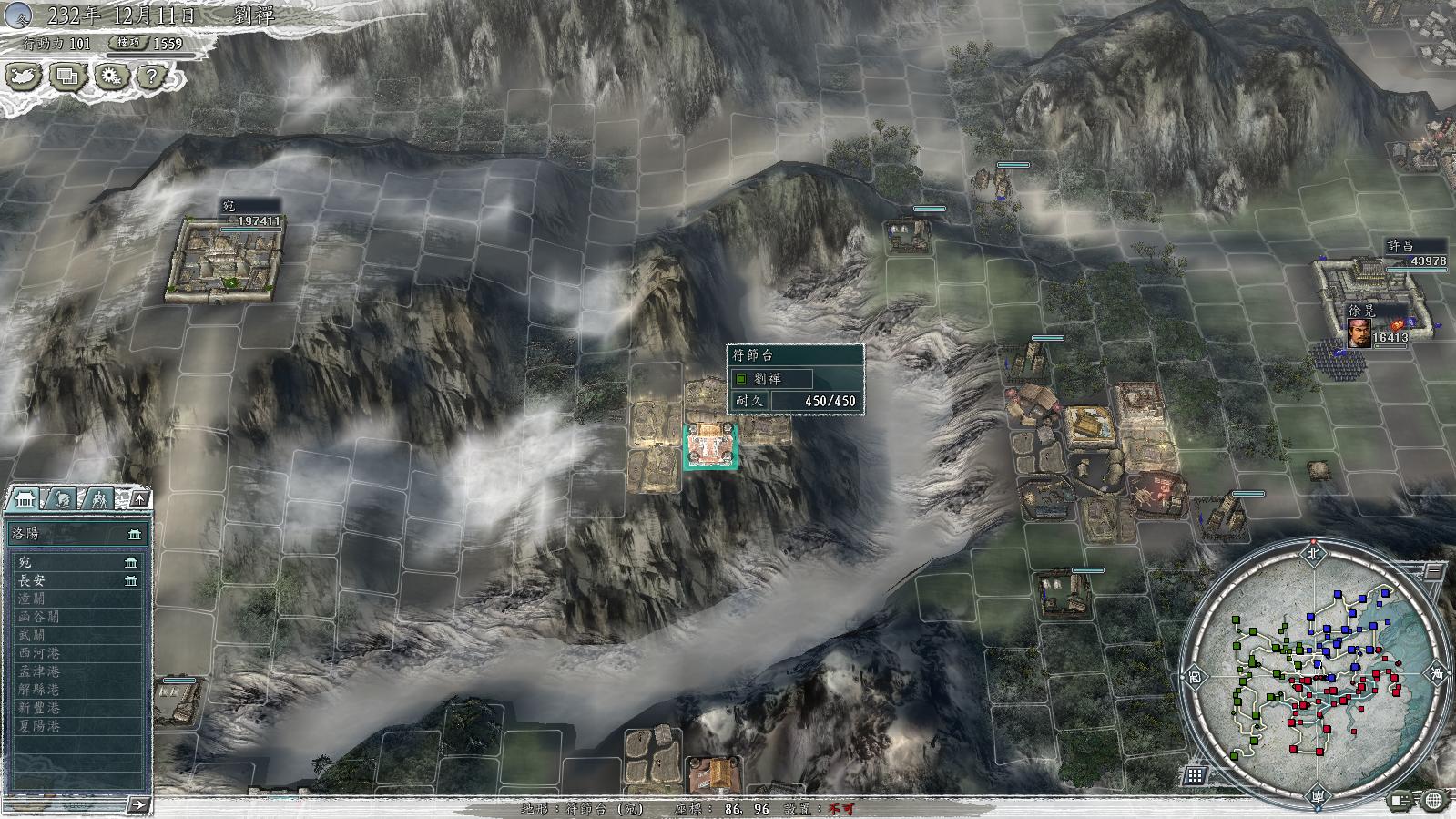Click the forward arrow at the panel's bottom

[137, 805]
